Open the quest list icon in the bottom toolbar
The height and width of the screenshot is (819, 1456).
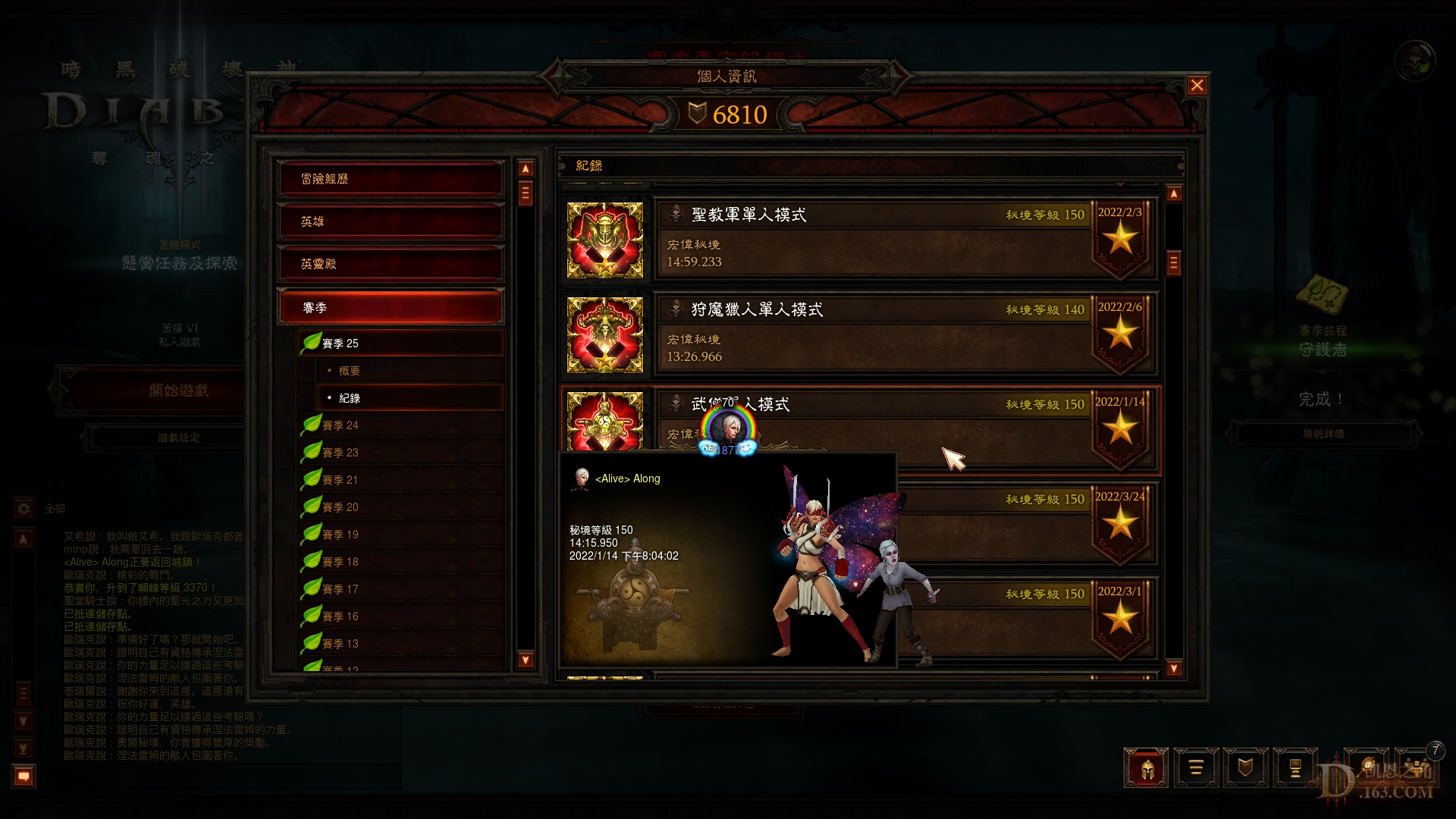tap(1197, 768)
